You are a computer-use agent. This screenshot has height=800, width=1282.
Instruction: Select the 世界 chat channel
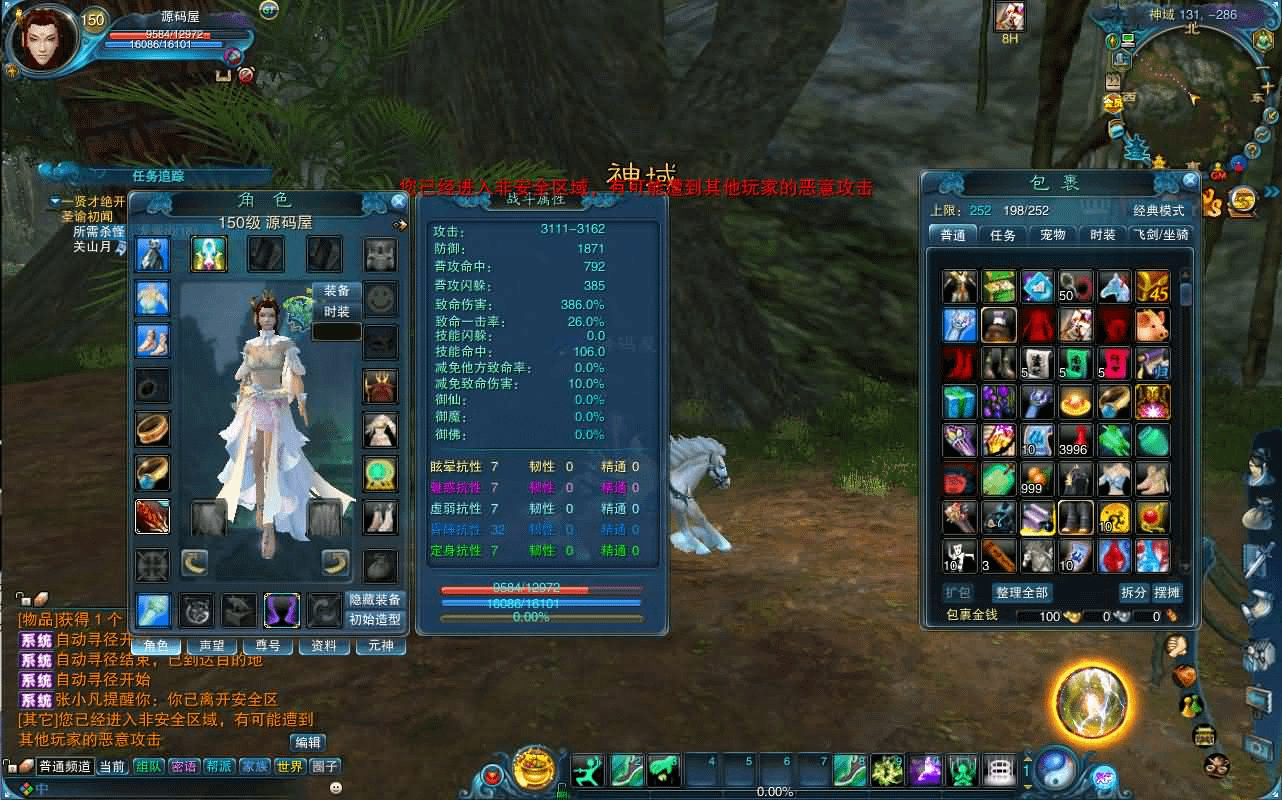289,767
